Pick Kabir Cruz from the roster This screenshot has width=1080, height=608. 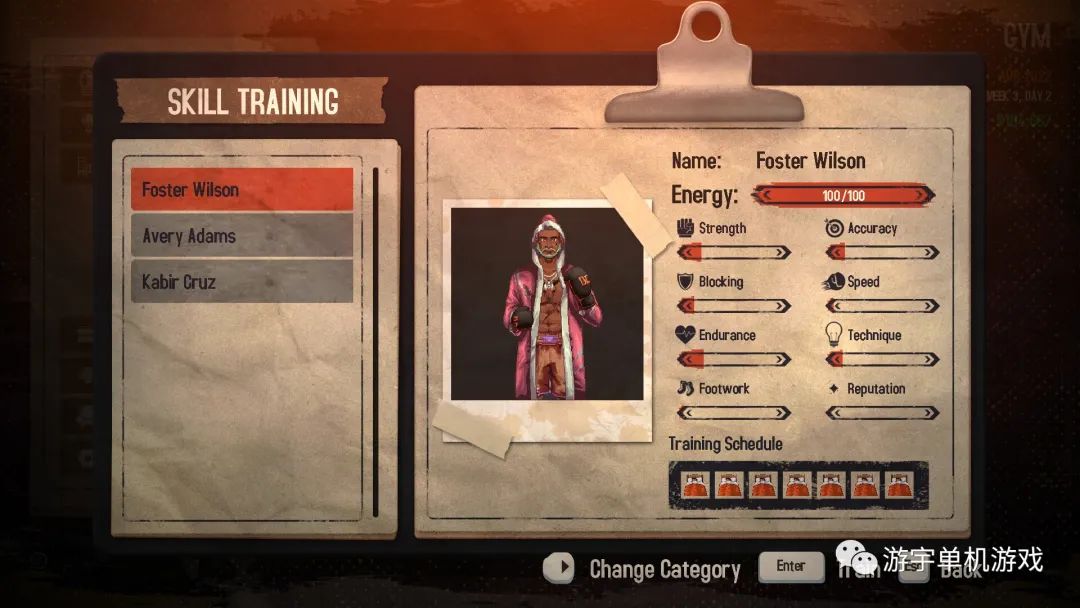(242, 281)
